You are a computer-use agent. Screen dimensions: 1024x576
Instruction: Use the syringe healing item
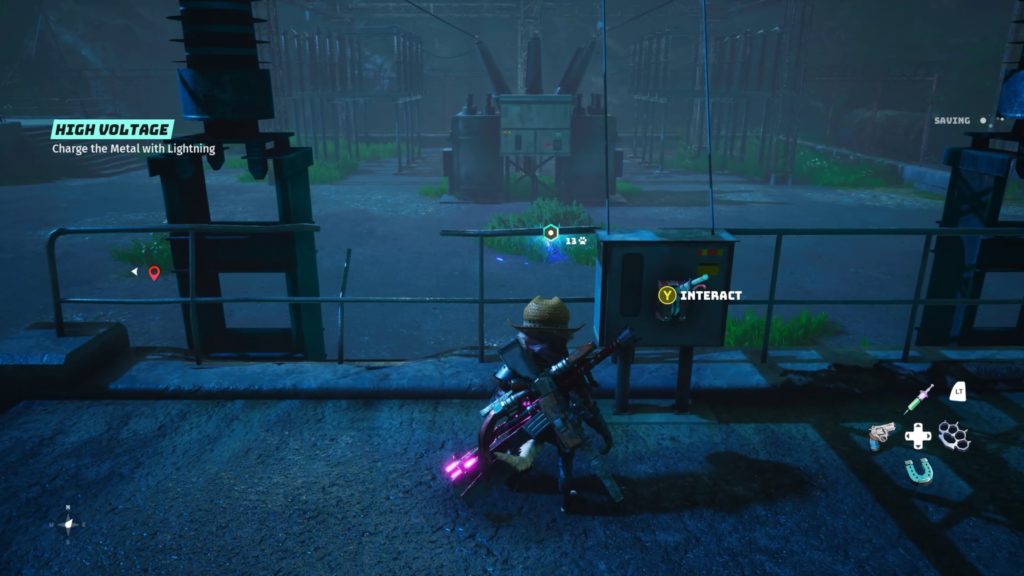point(918,399)
